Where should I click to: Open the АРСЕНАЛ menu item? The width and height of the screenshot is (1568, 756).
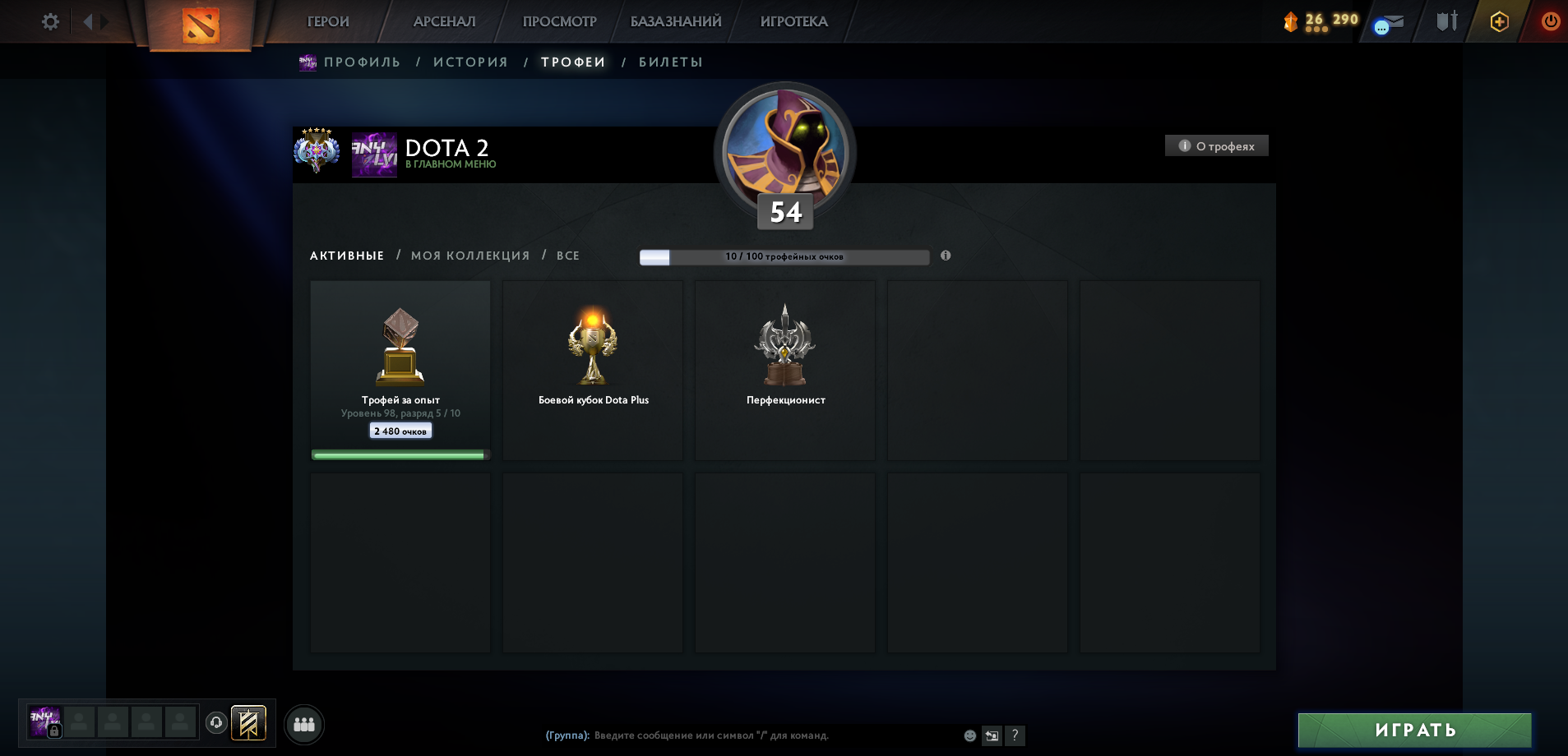445,21
